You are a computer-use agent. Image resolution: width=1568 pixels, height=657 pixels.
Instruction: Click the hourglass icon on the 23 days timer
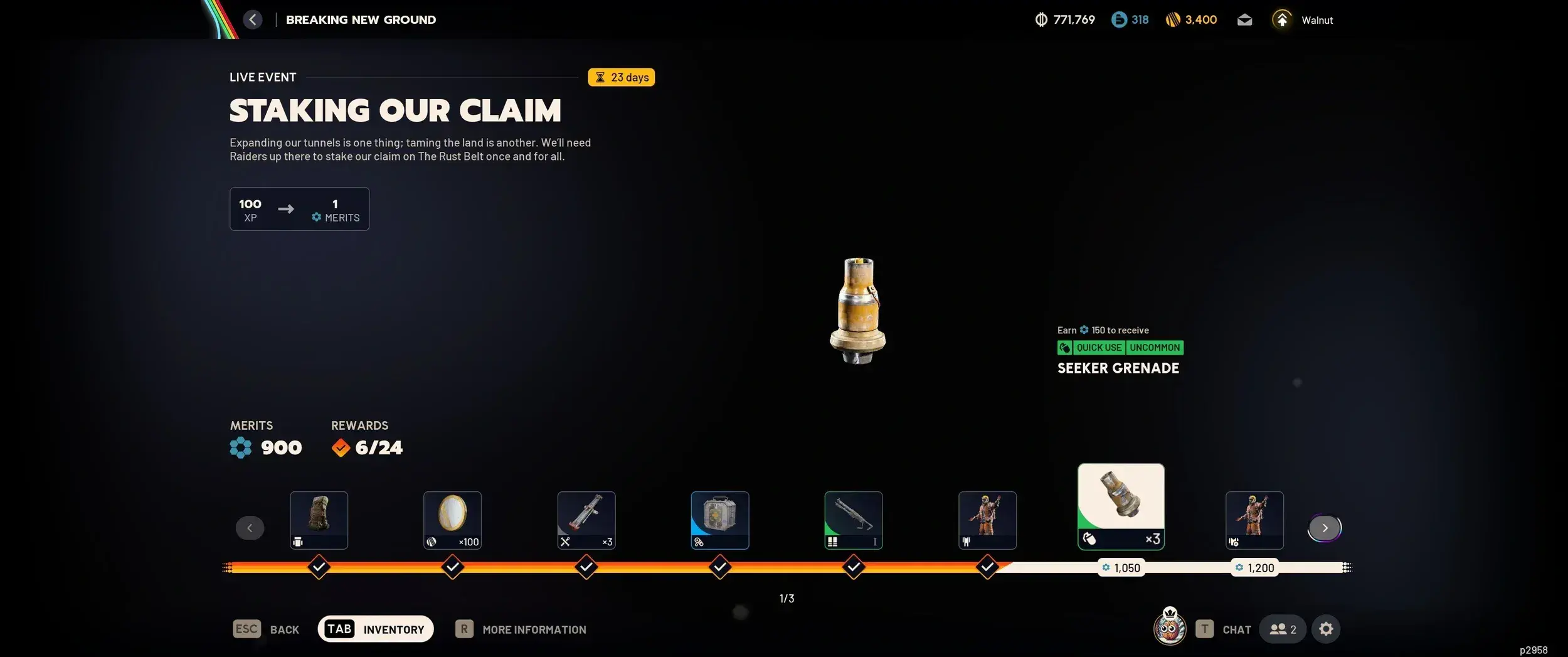601,77
